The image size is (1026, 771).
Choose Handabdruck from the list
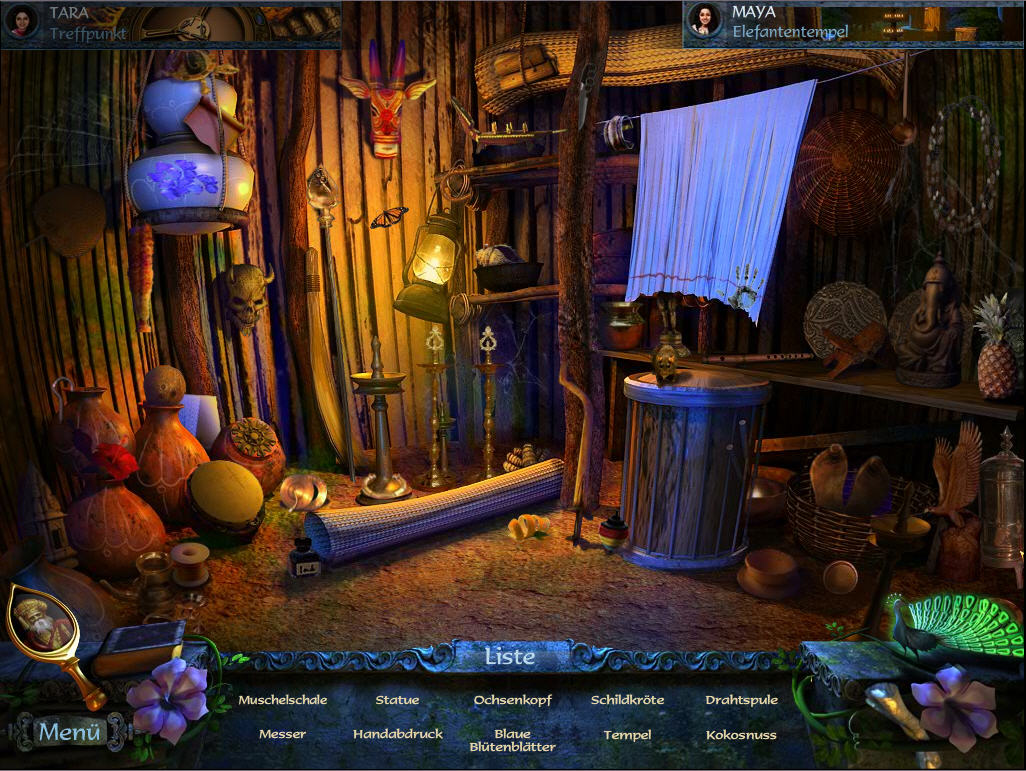pyautogui.click(x=397, y=734)
